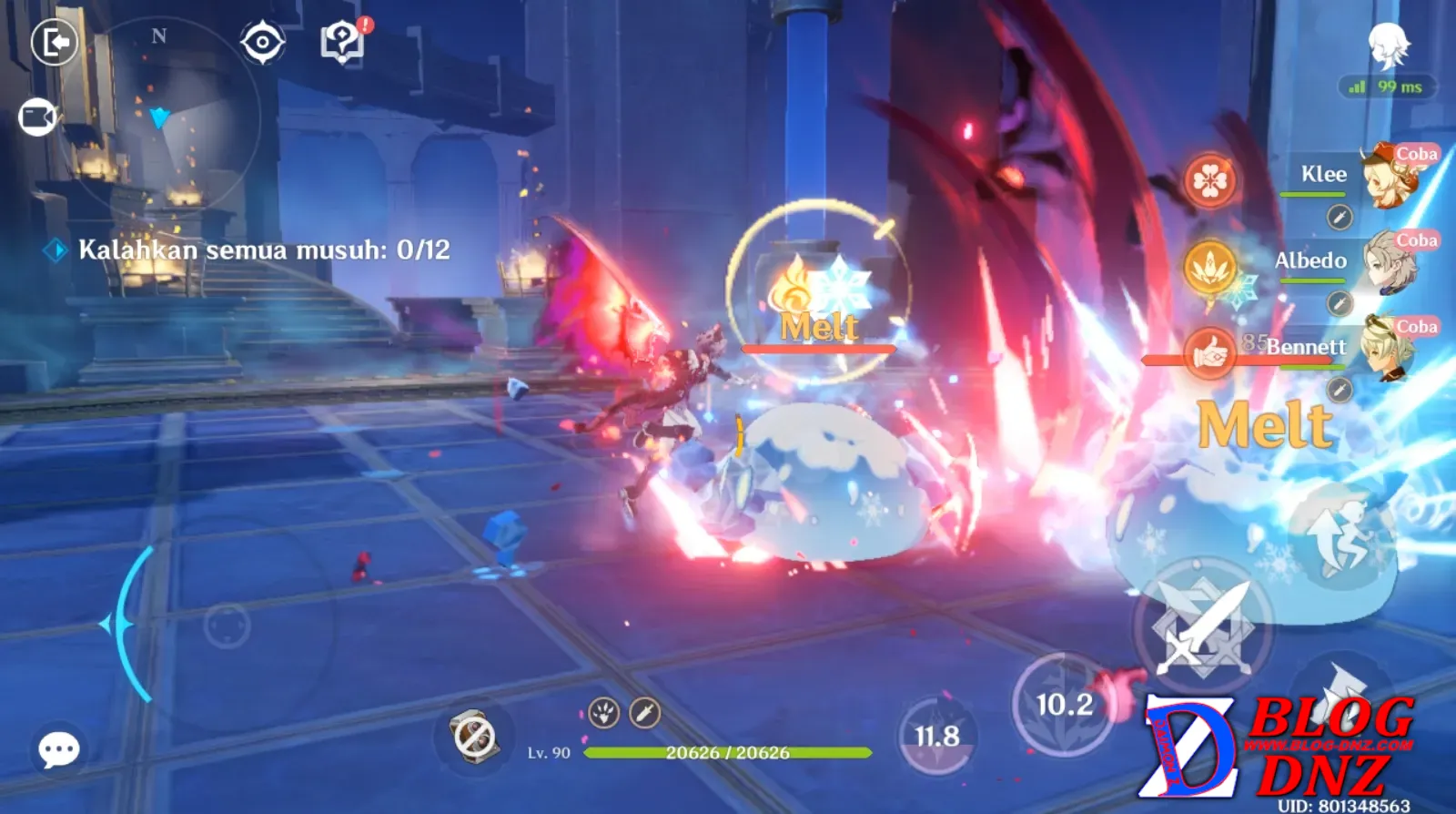
Task: Tap the disabled gadget slot icon
Action: coord(474,736)
